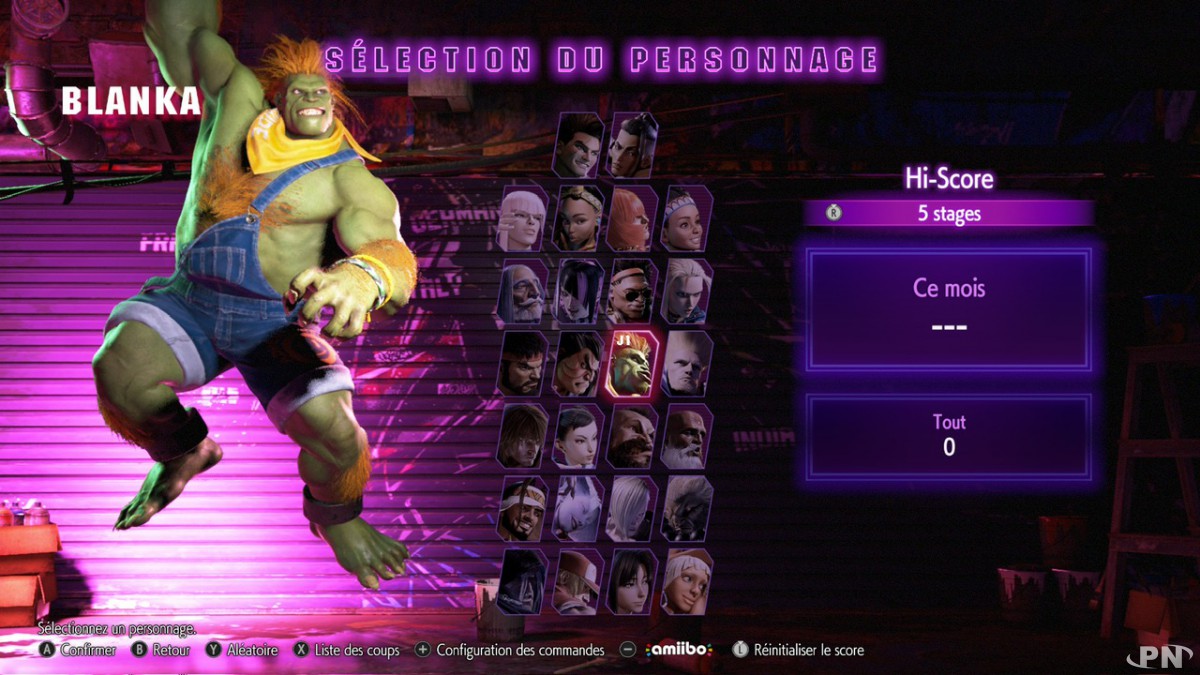Pick Akuma from the roster

[687, 509]
